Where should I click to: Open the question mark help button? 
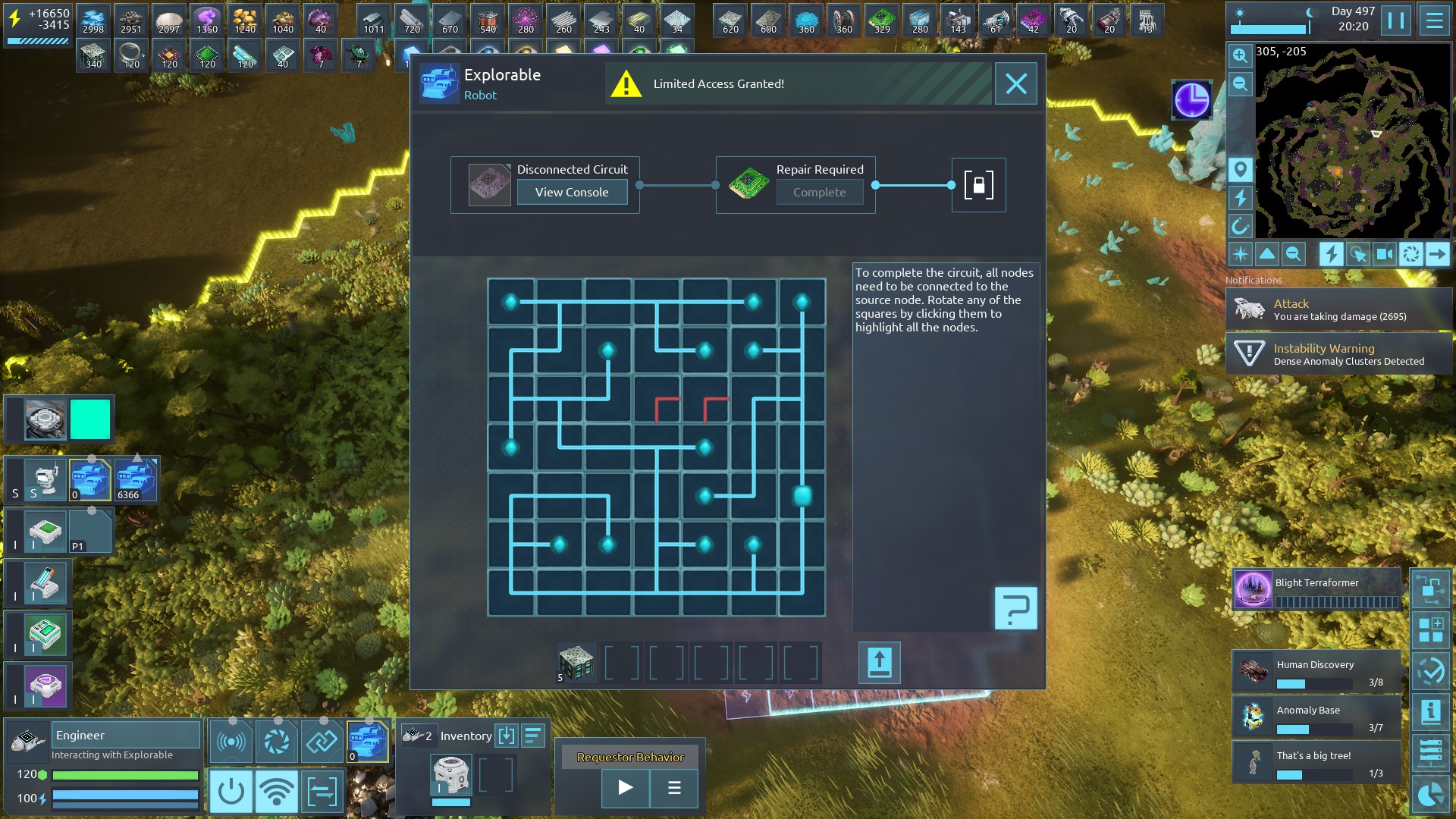click(x=1015, y=607)
